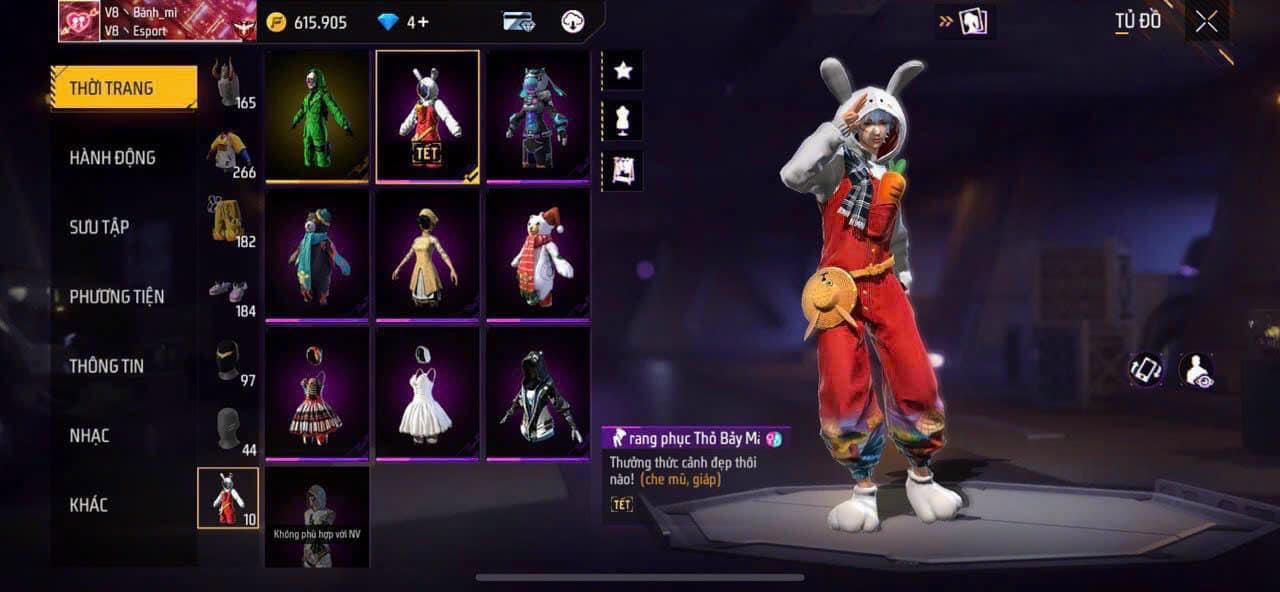Viewport: 1280px width, 592px height.
Task: Show favorites with the star filter
Action: (x=623, y=70)
